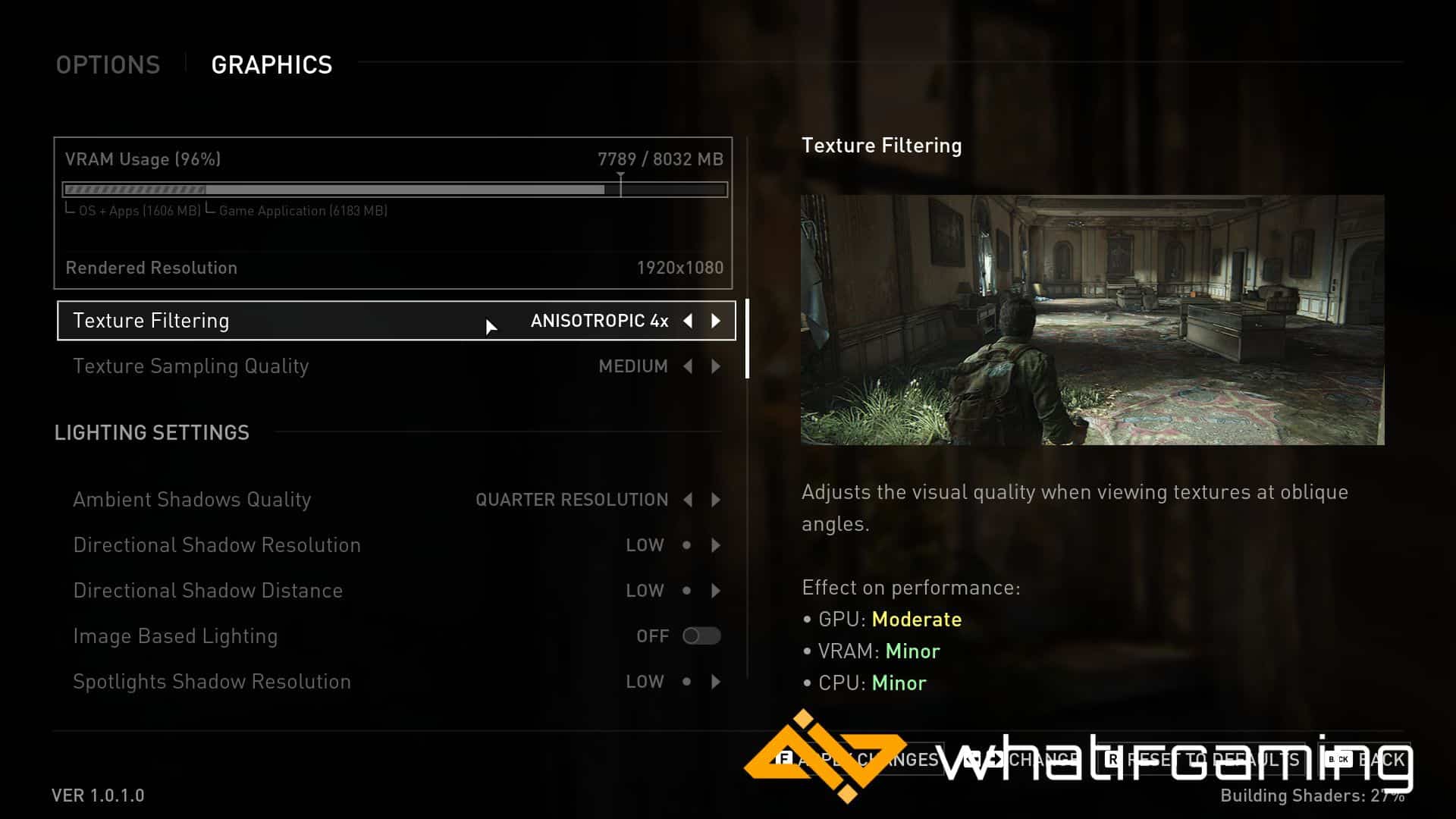Click the Texture Filtering preview image

1092,319
